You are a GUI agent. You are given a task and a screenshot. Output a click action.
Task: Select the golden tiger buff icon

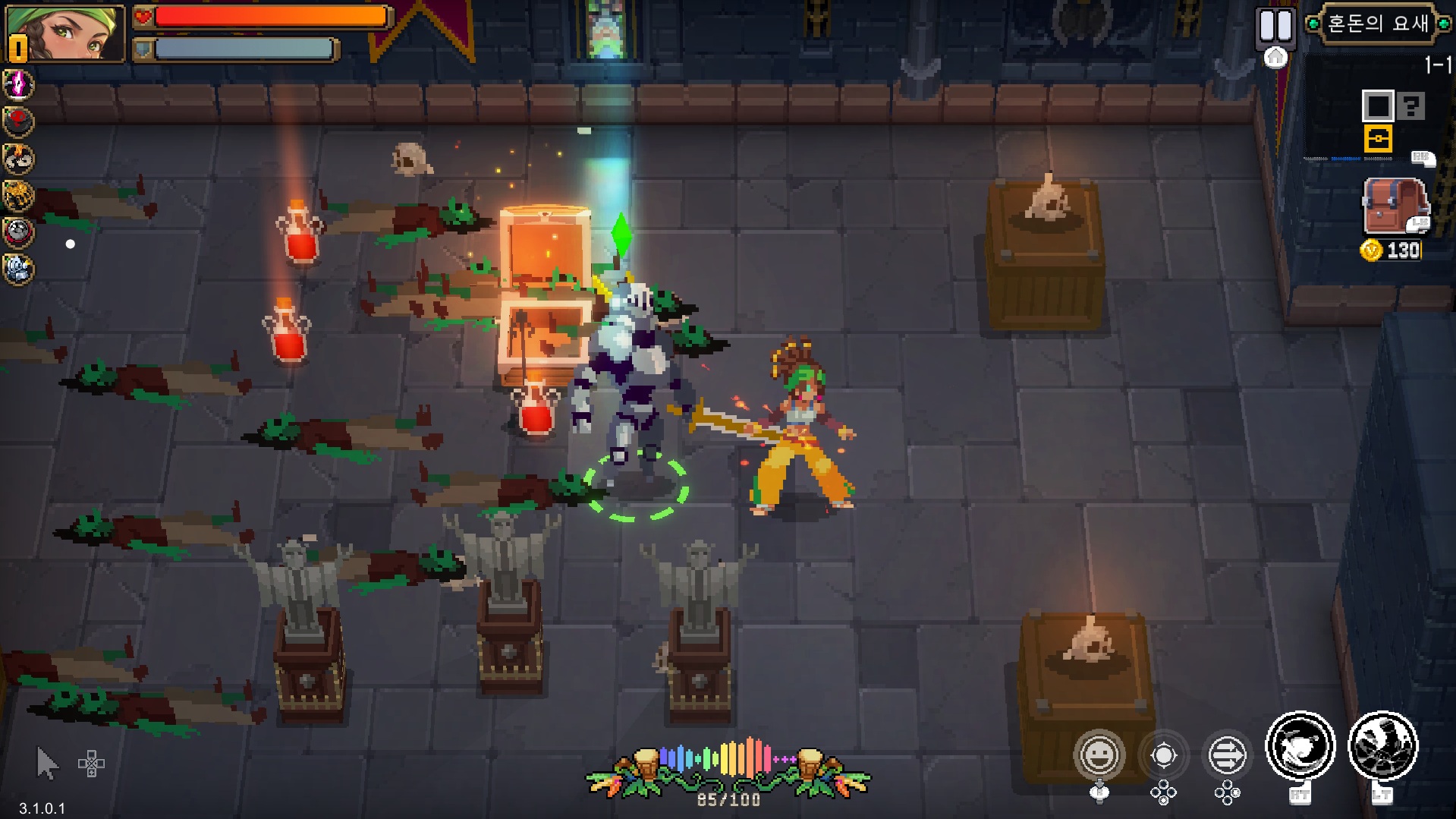click(18, 196)
